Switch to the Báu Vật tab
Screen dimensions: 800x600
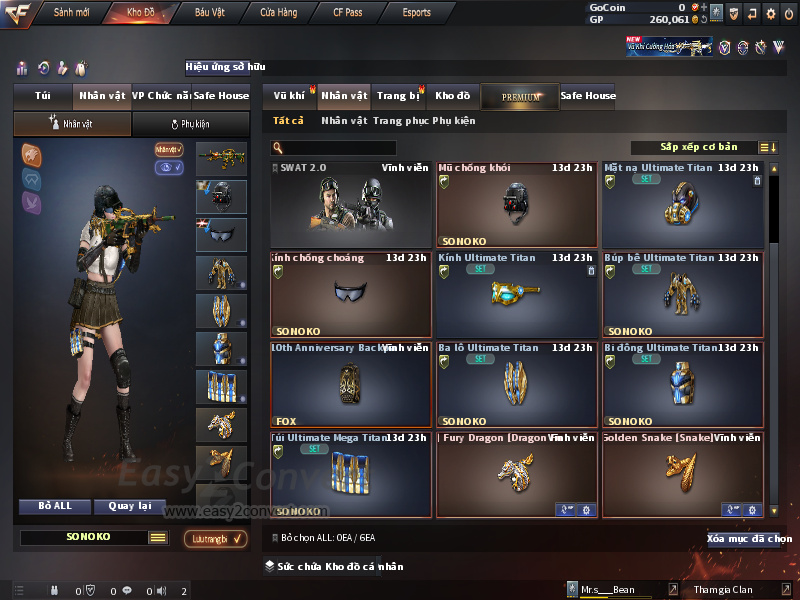(209, 12)
